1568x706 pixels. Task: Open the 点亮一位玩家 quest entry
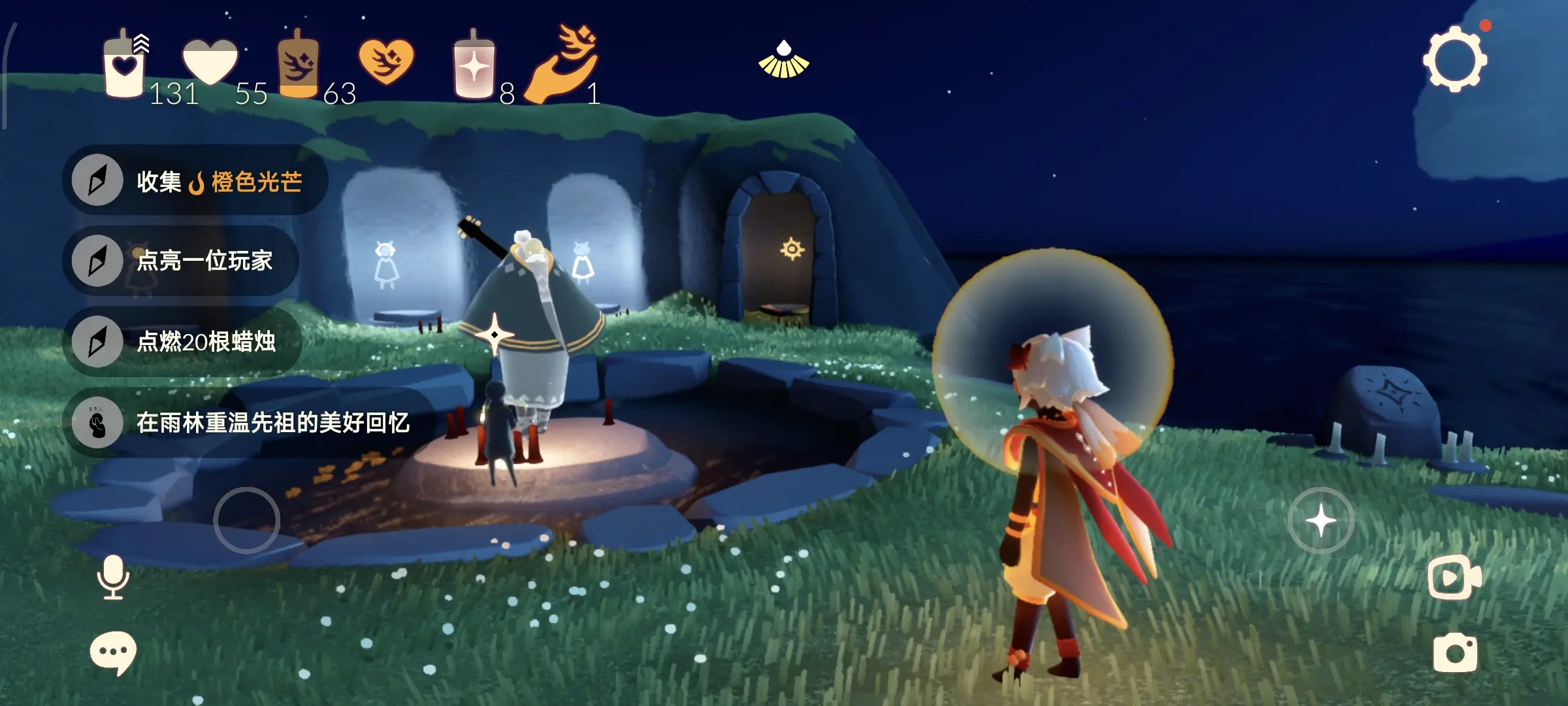click(180, 261)
